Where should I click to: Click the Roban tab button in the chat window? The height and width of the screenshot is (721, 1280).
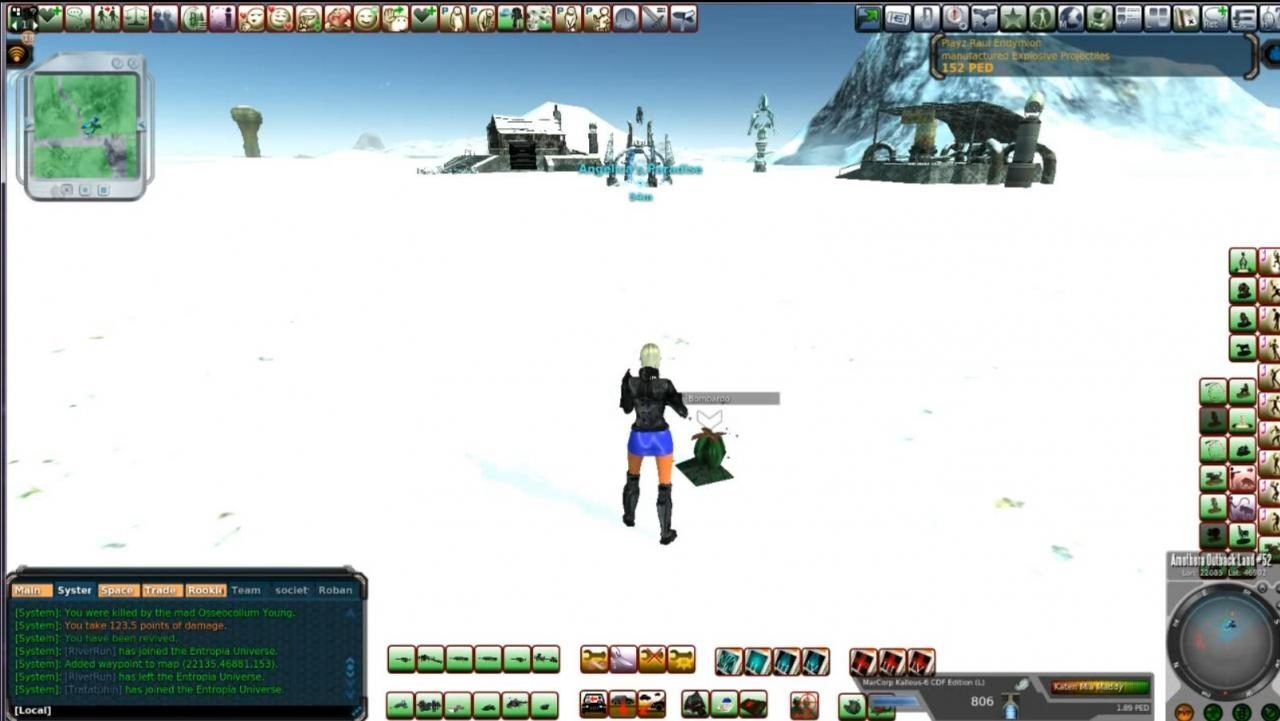(x=336, y=590)
